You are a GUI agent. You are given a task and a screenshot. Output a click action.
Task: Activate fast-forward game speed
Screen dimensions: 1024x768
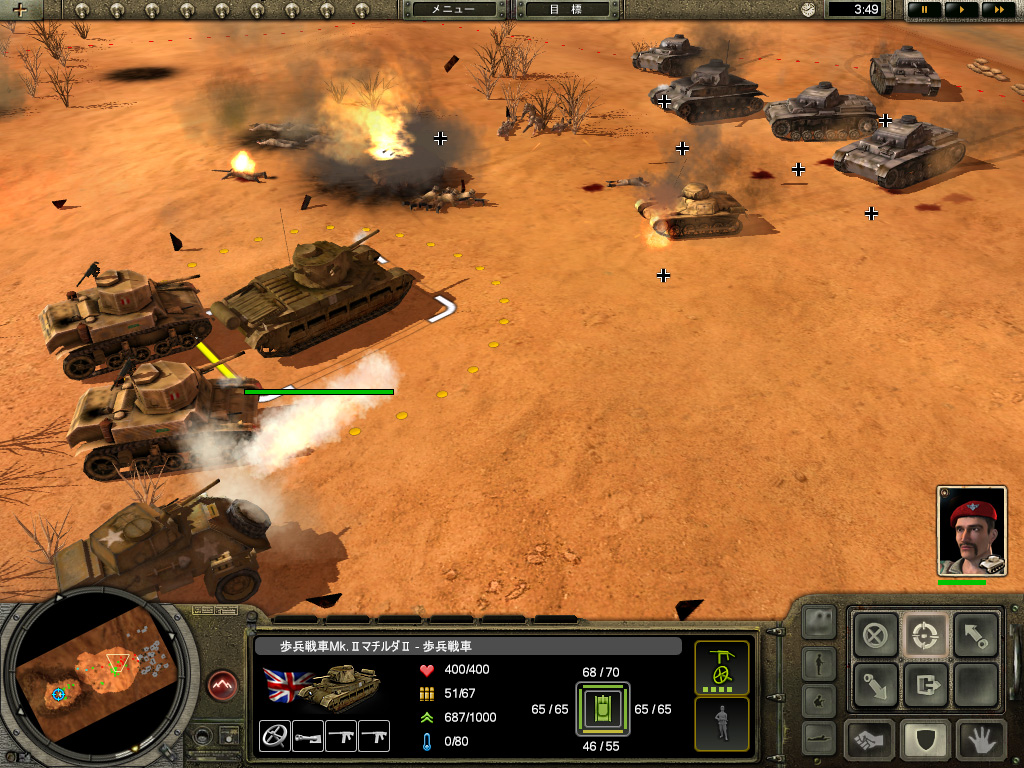[997, 9]
